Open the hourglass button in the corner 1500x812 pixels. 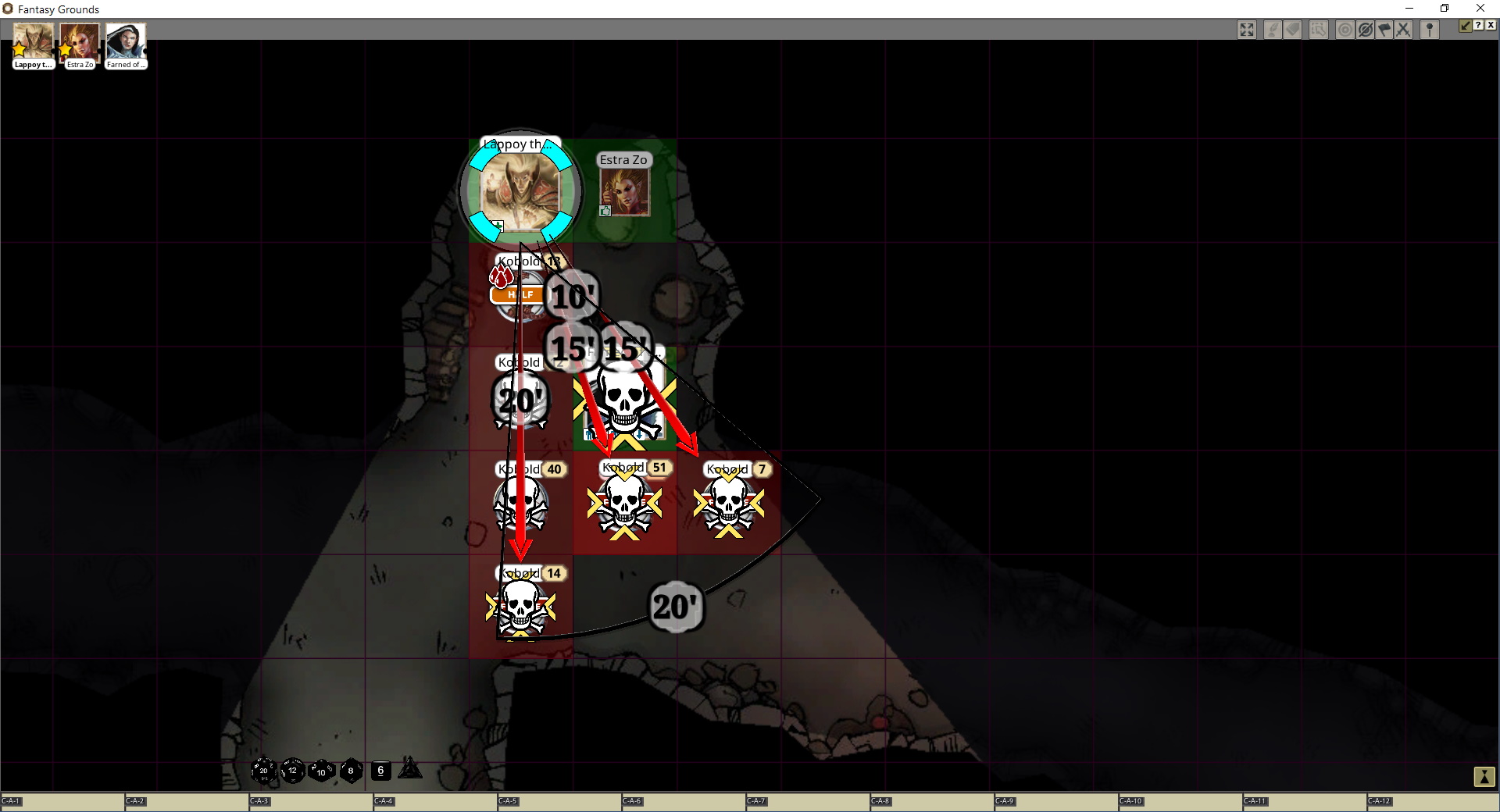1484,777
